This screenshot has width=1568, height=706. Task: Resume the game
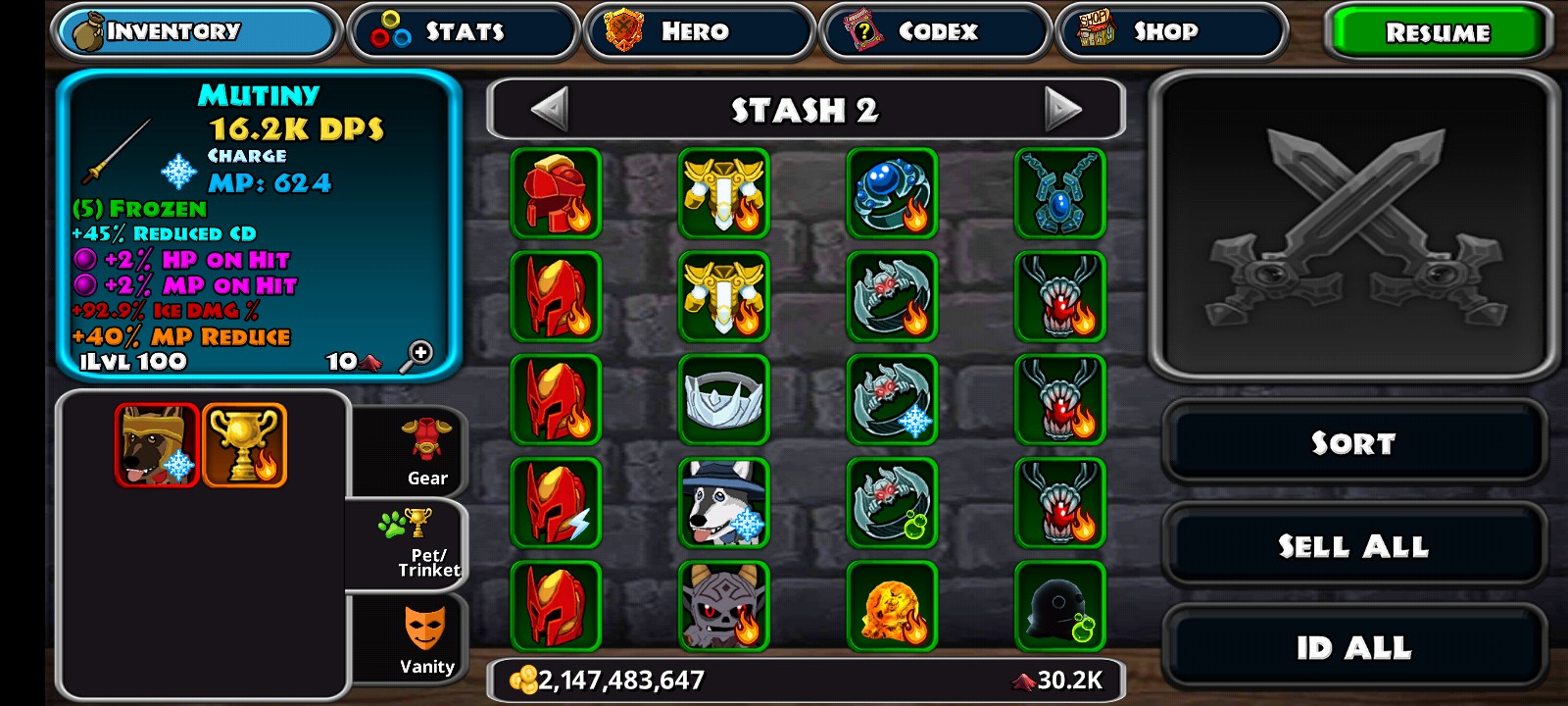coord(1437,32)
